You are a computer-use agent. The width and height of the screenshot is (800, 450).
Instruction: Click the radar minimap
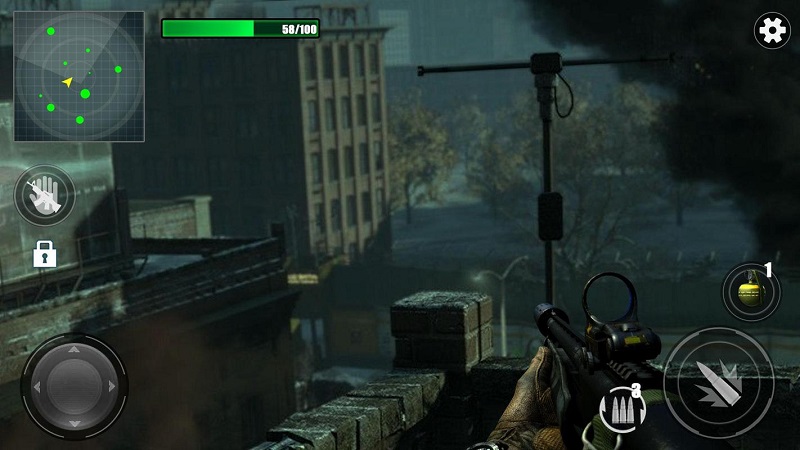click(79, 76)
